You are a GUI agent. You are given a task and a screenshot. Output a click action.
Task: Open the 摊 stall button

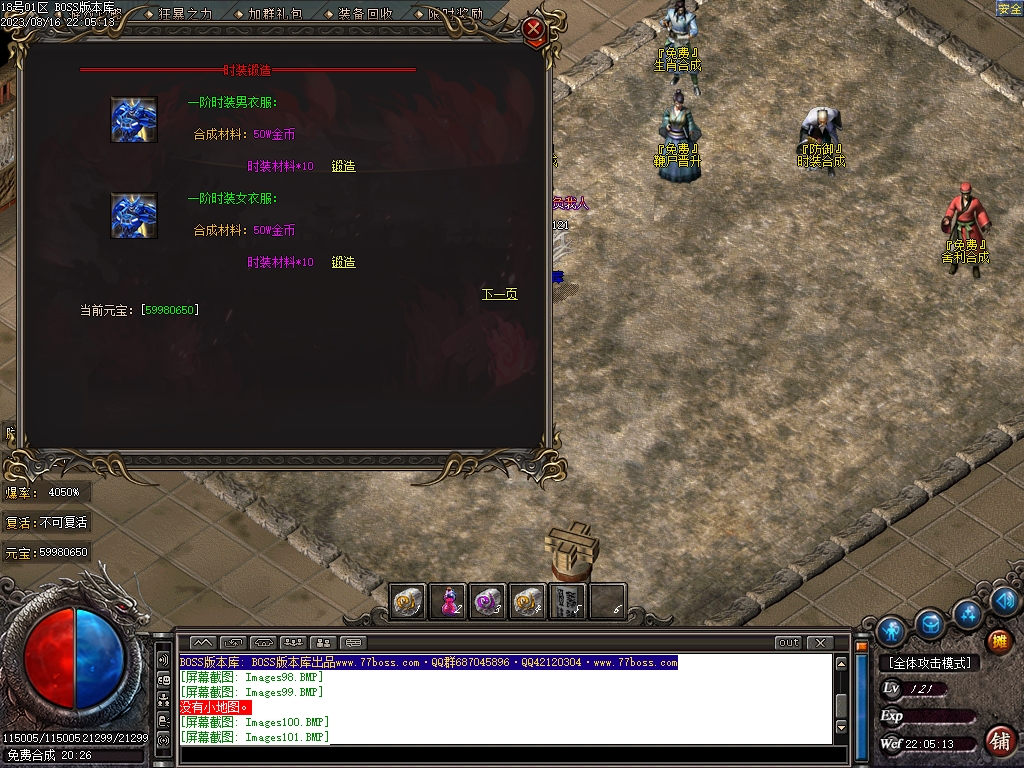[x=998, y=641]
